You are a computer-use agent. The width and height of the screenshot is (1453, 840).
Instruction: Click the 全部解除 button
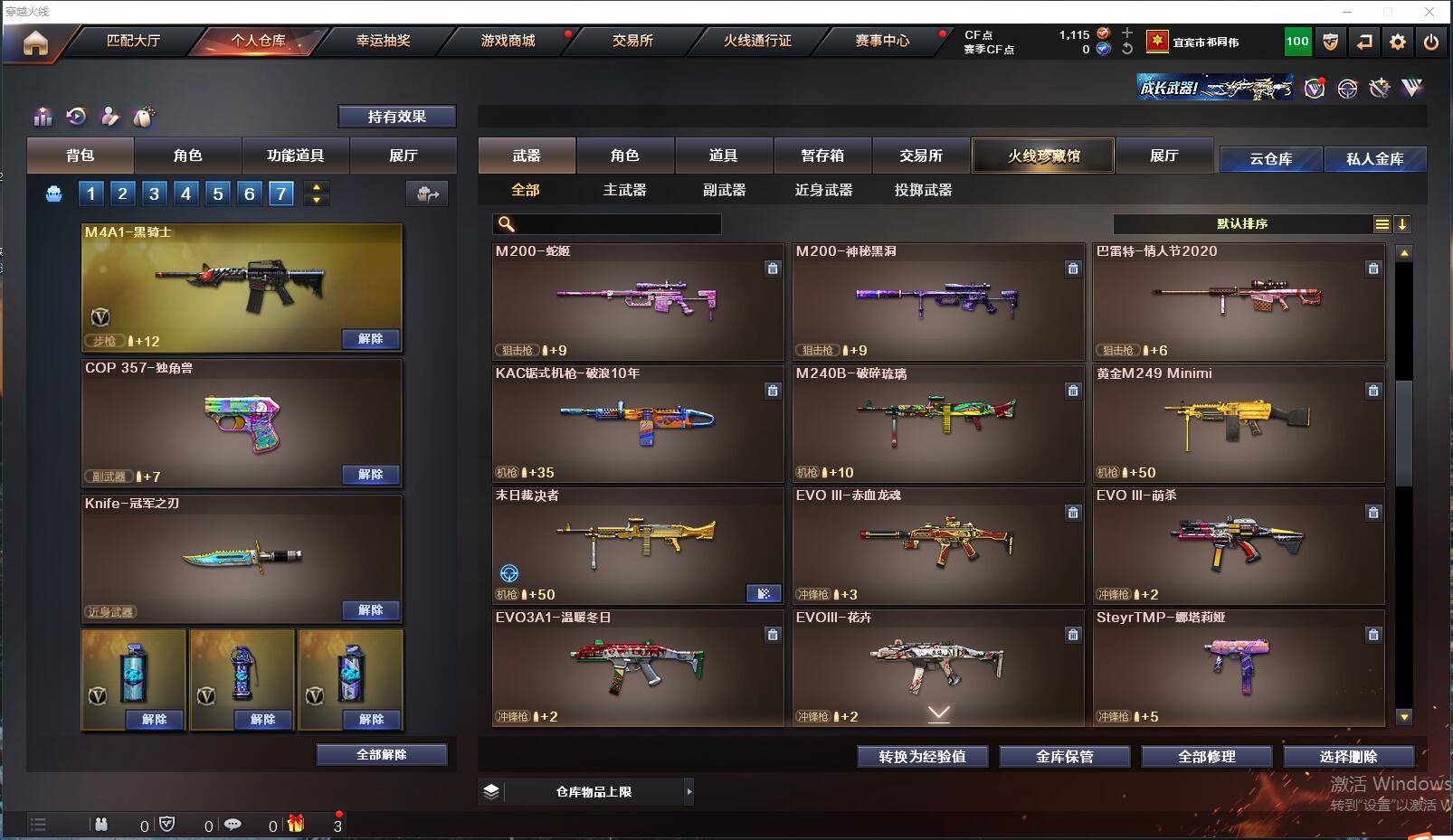click(x=381, y=753)
